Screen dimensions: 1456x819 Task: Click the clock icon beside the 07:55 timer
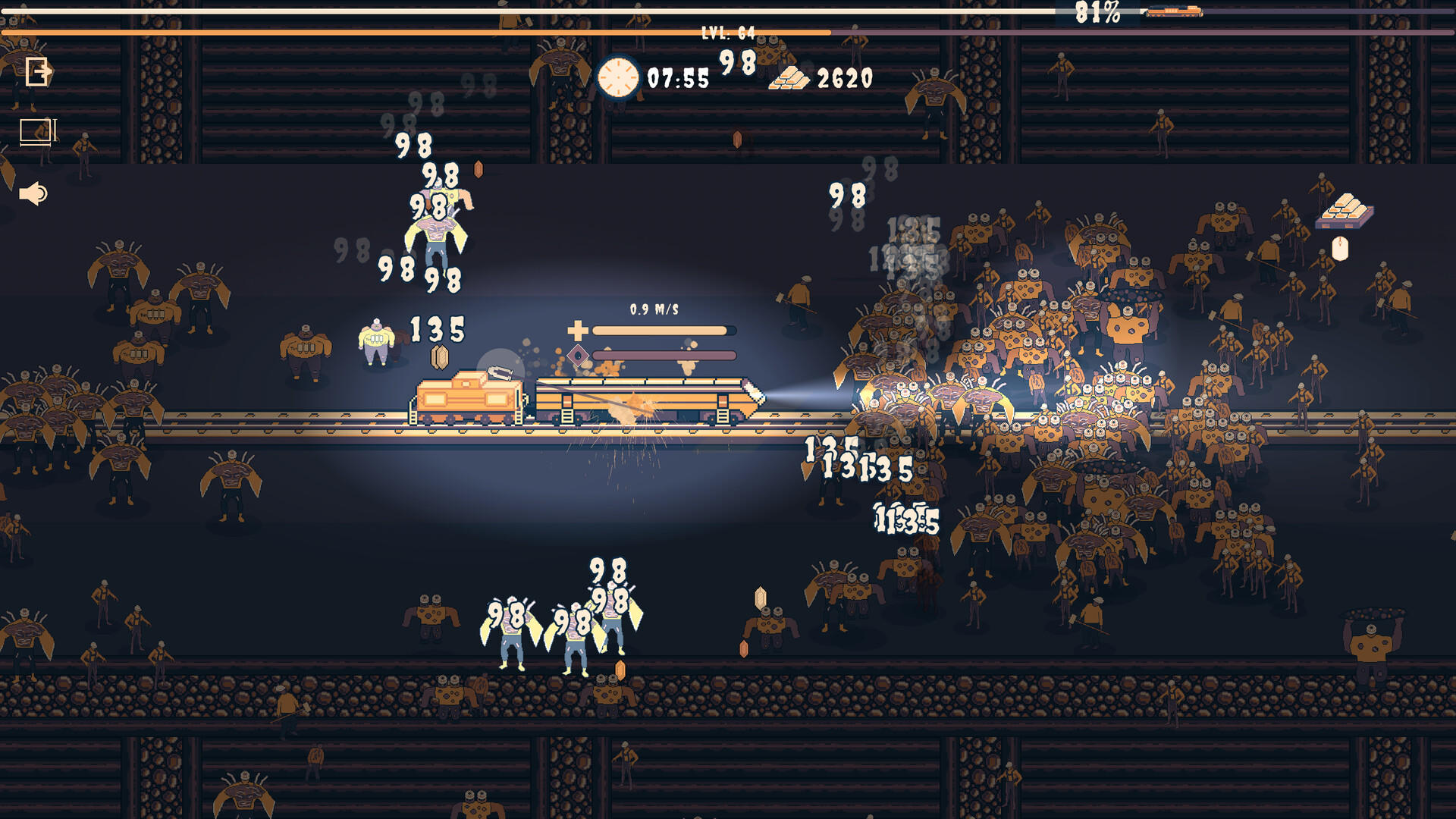pyautogui.click(x=617, y=77)
